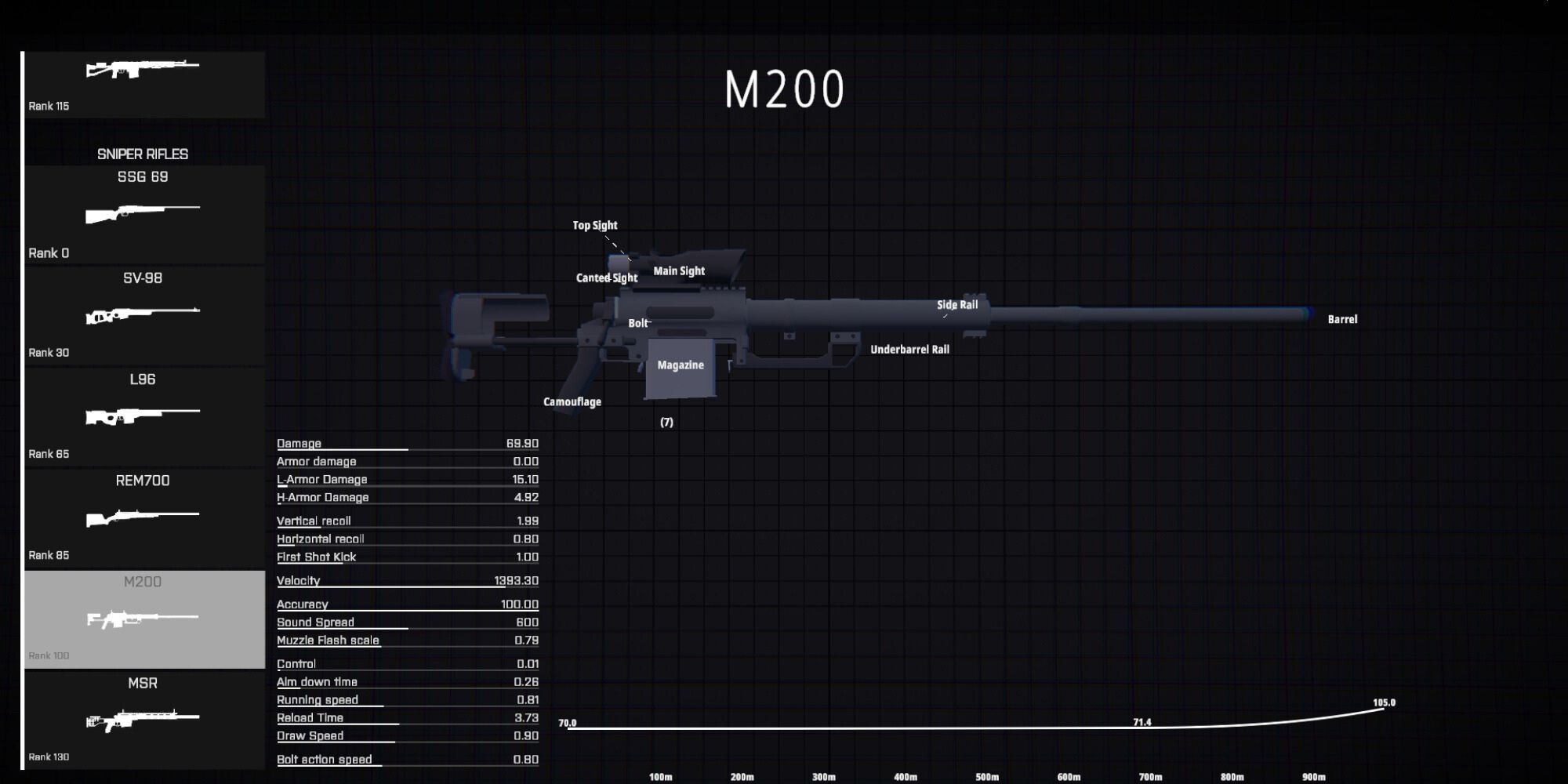
Task: Select the SSG 69 sniper rifle thumbnail
Action: tap(144, 212)
